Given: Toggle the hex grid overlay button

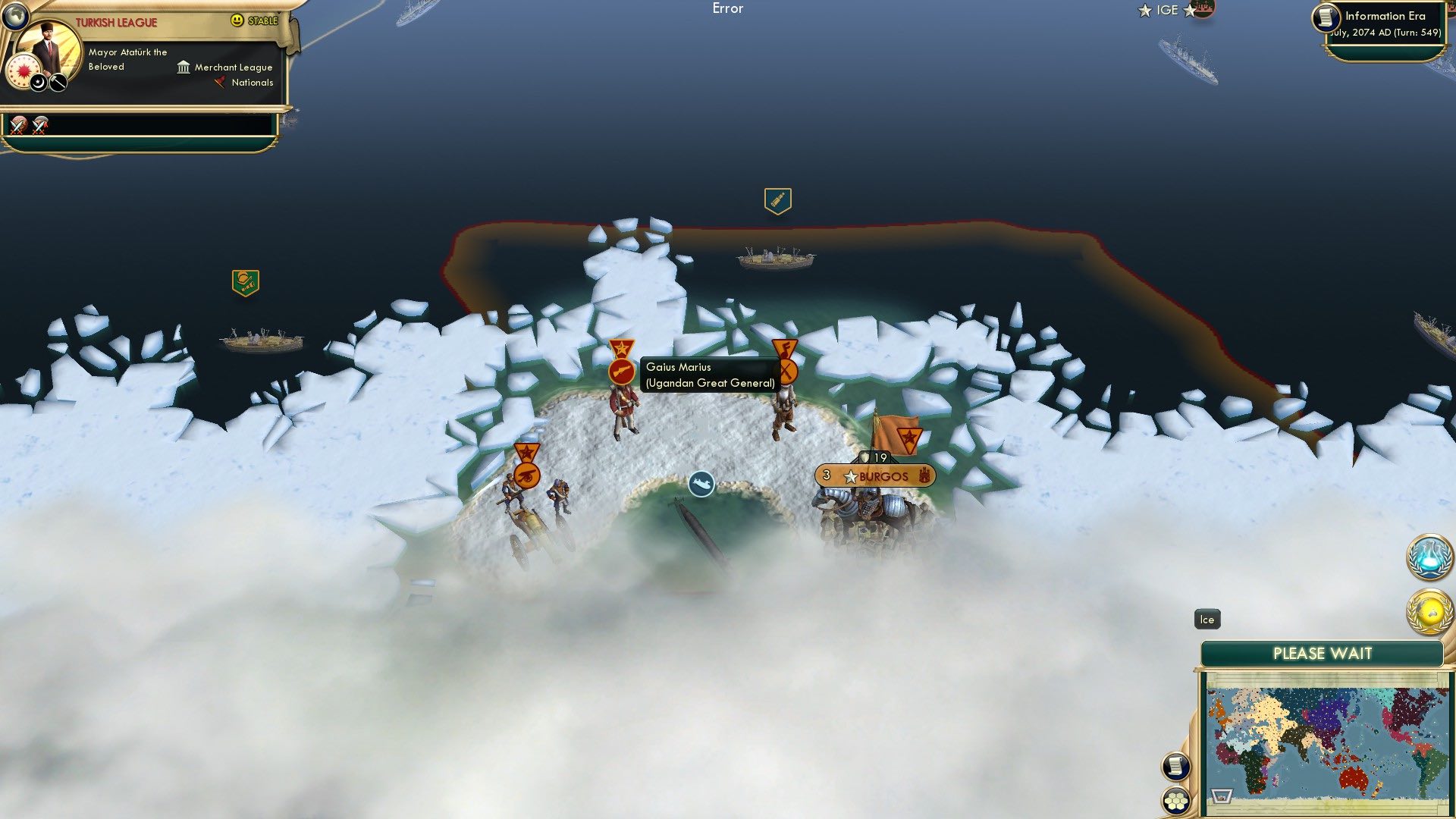Looking at the screenshot, I should pos(1176,801).
